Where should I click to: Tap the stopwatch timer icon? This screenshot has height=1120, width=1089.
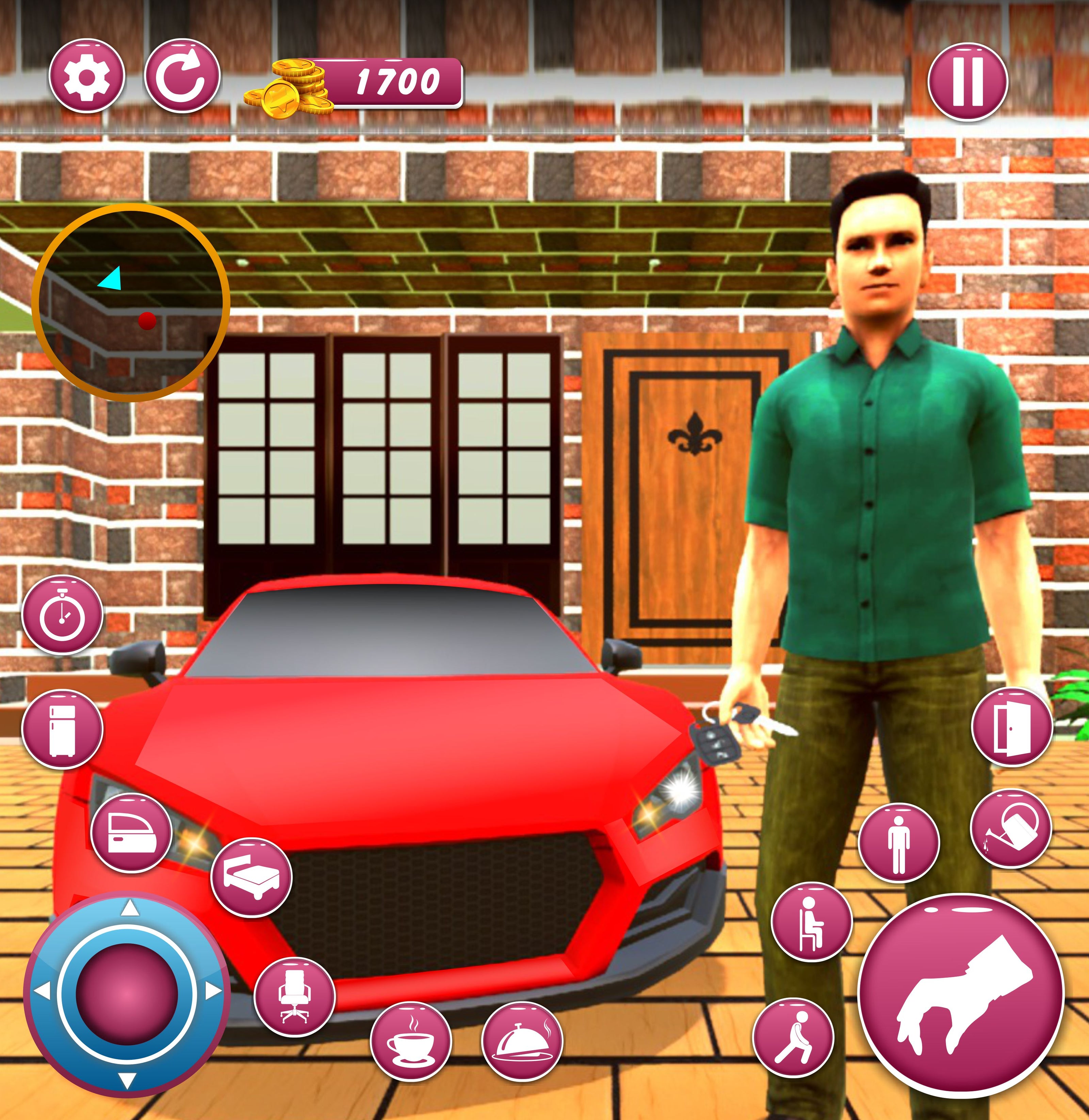[x=62, y=615]
